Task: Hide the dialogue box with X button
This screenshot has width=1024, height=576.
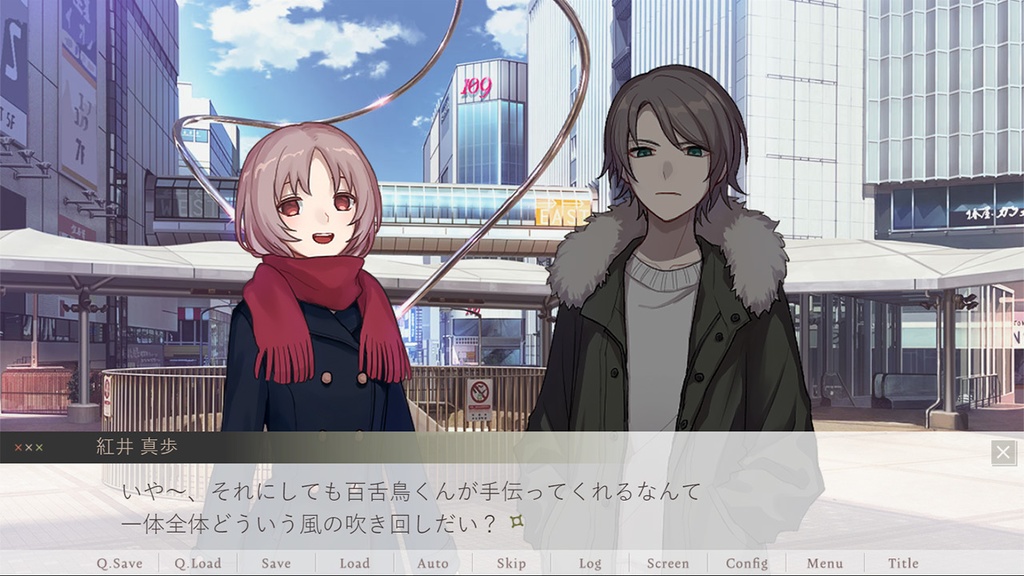Action: point(1003,453)
